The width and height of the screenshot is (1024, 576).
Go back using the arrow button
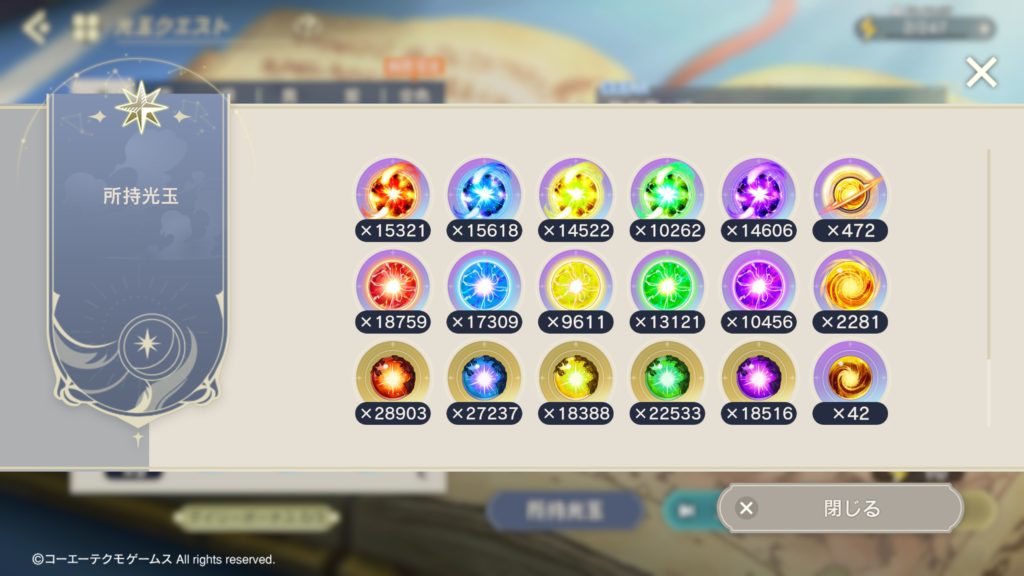pos(36,27)
